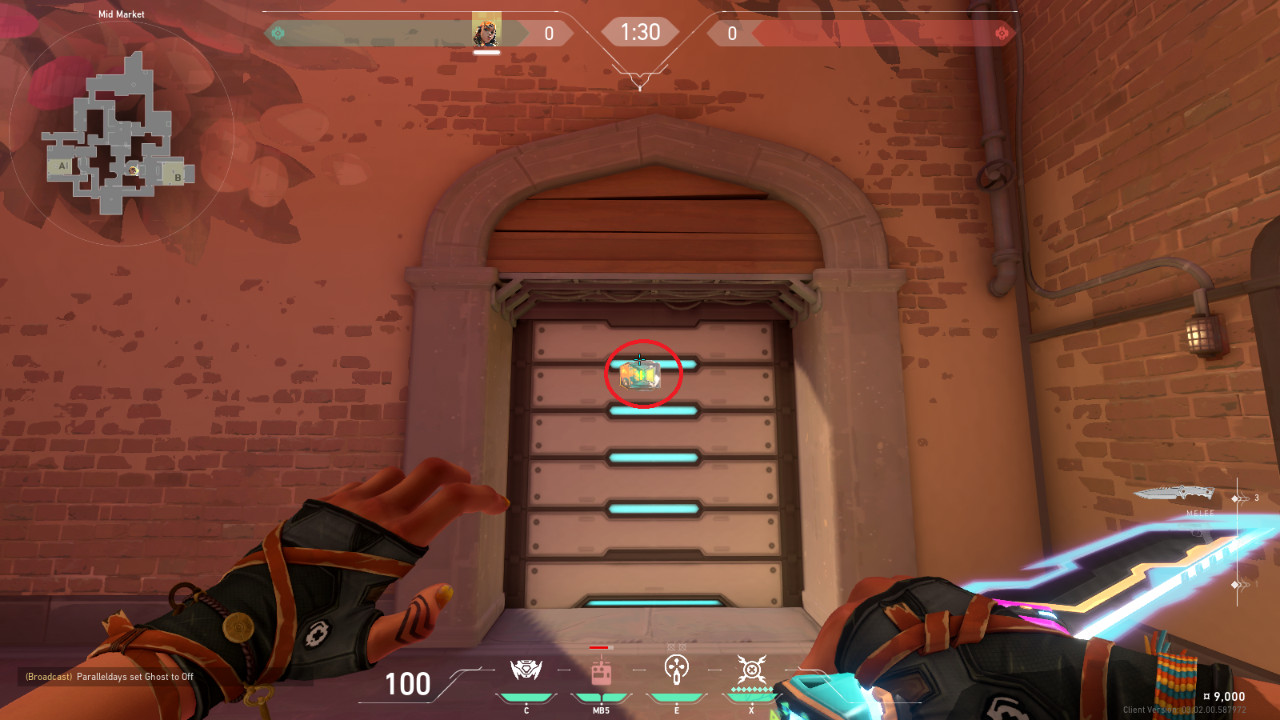The image size is (1280, 720).
Task: Click the agent portrait in top bar
Action: point(486,33)
